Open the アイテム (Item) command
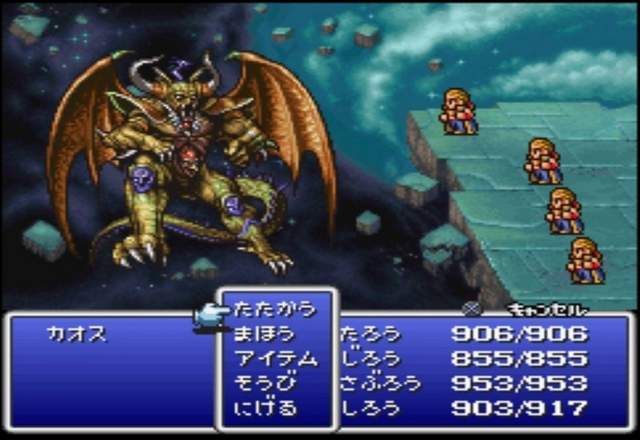The height and width of the screenshot is (440, 640). [274, 358]
